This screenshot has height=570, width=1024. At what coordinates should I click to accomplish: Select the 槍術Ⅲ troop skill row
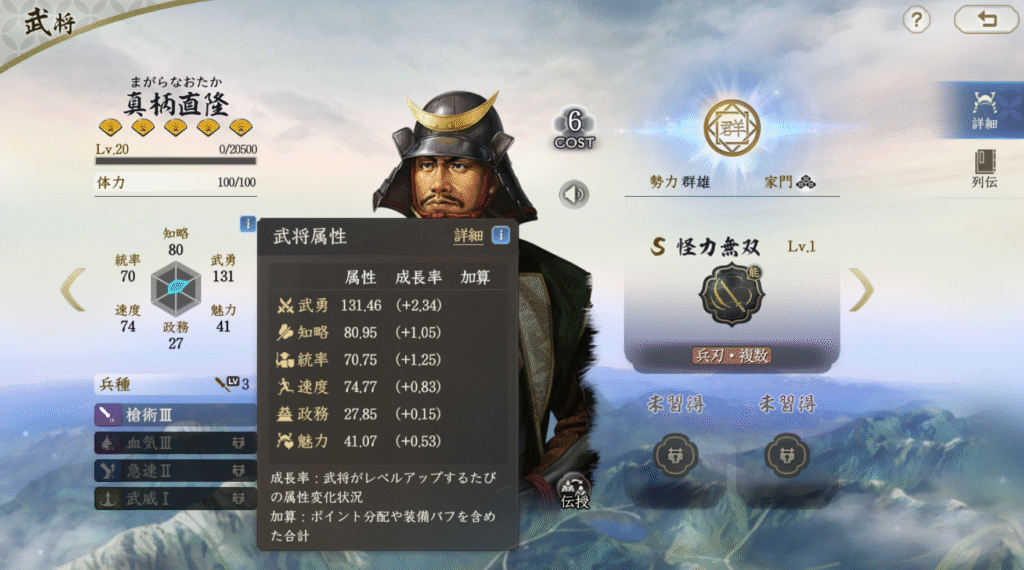pos(175,414)
